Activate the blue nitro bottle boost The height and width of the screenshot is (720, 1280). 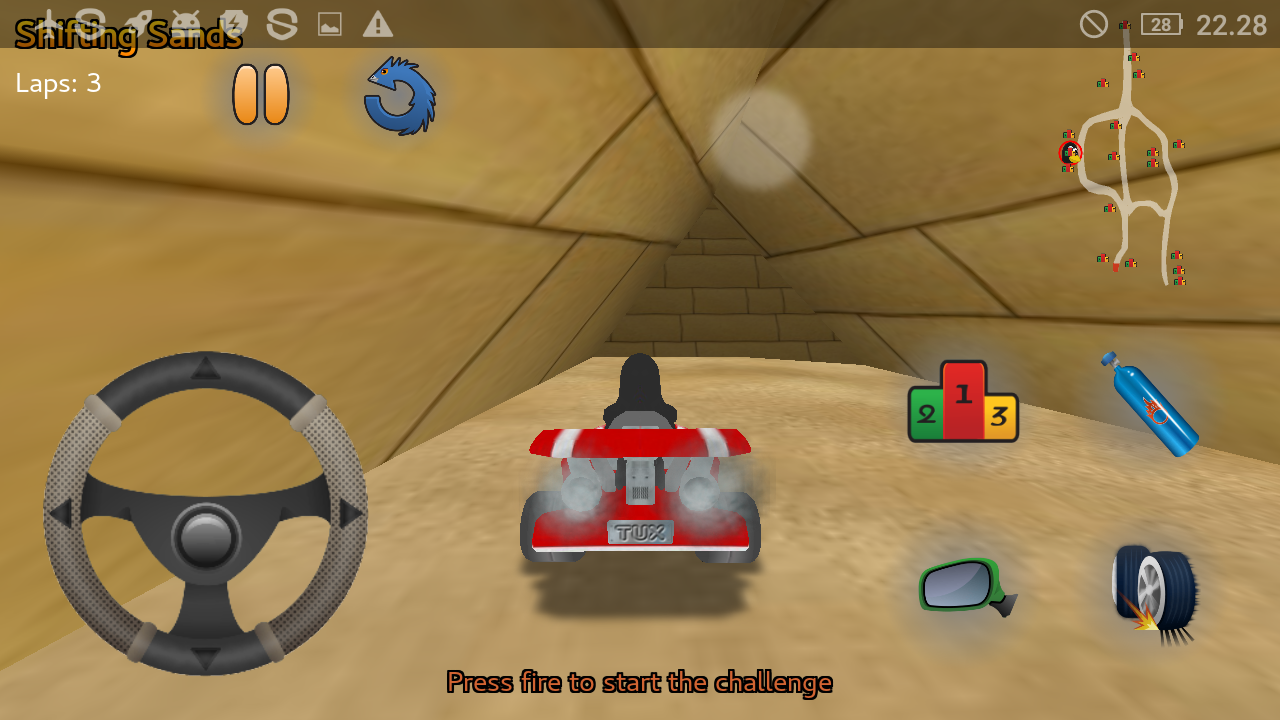[x=1150, y=403]
